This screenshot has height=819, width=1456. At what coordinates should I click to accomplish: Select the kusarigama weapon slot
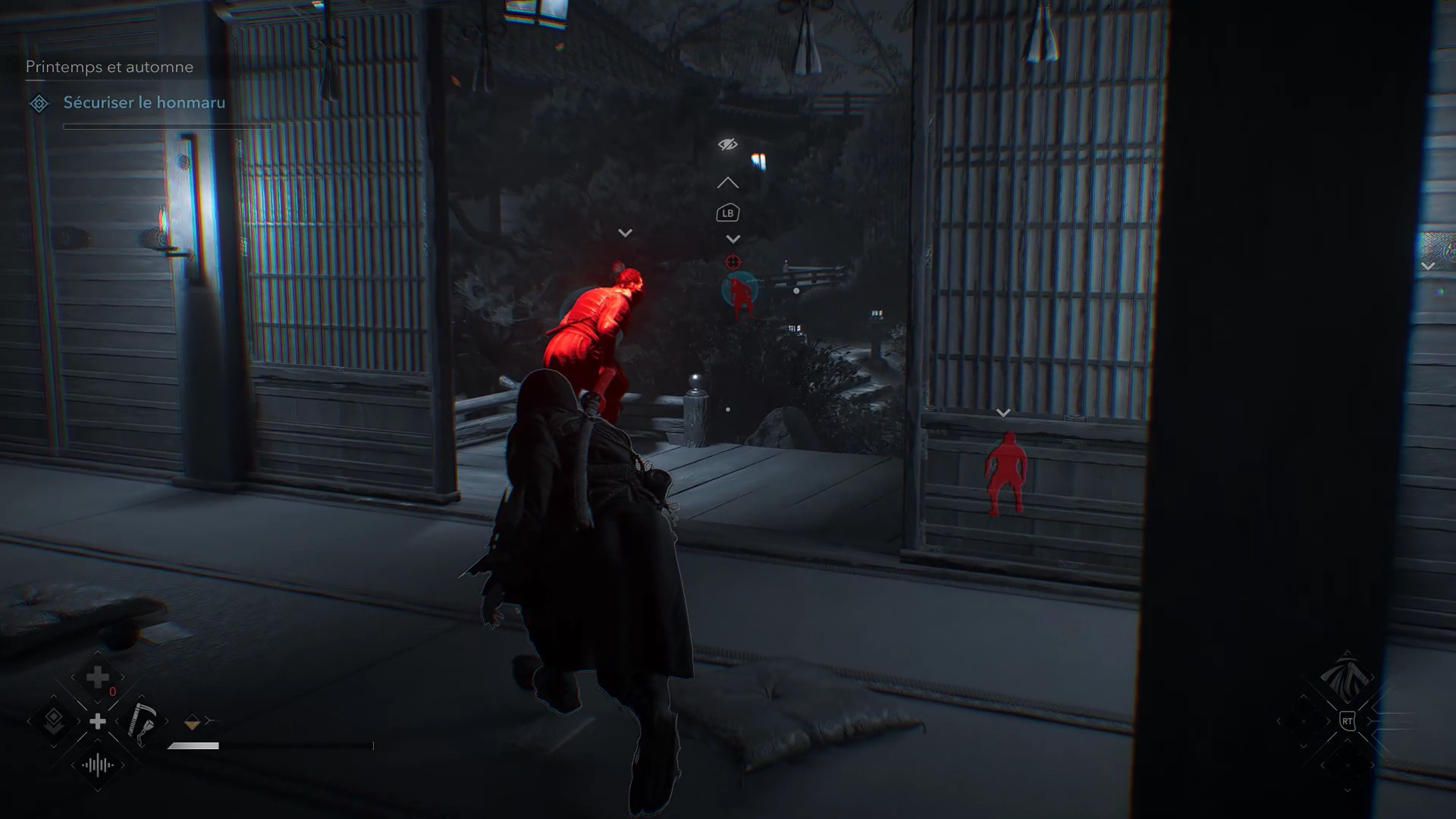click(142, 720)
